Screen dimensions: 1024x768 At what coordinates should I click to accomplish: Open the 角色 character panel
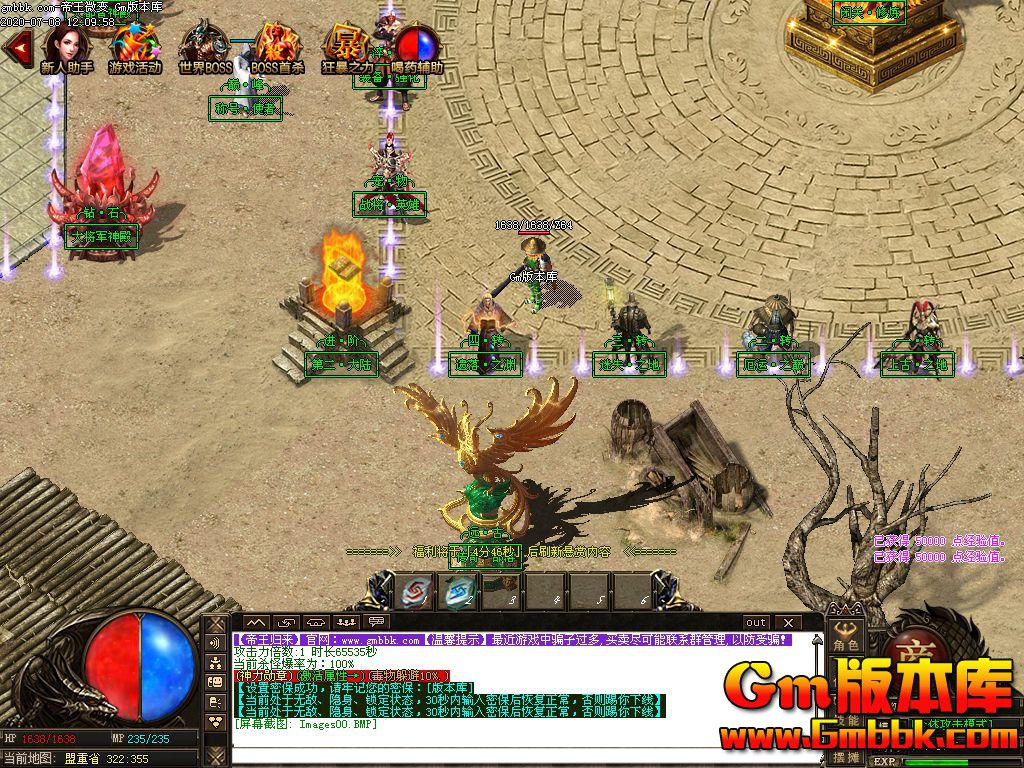point(846,645)
